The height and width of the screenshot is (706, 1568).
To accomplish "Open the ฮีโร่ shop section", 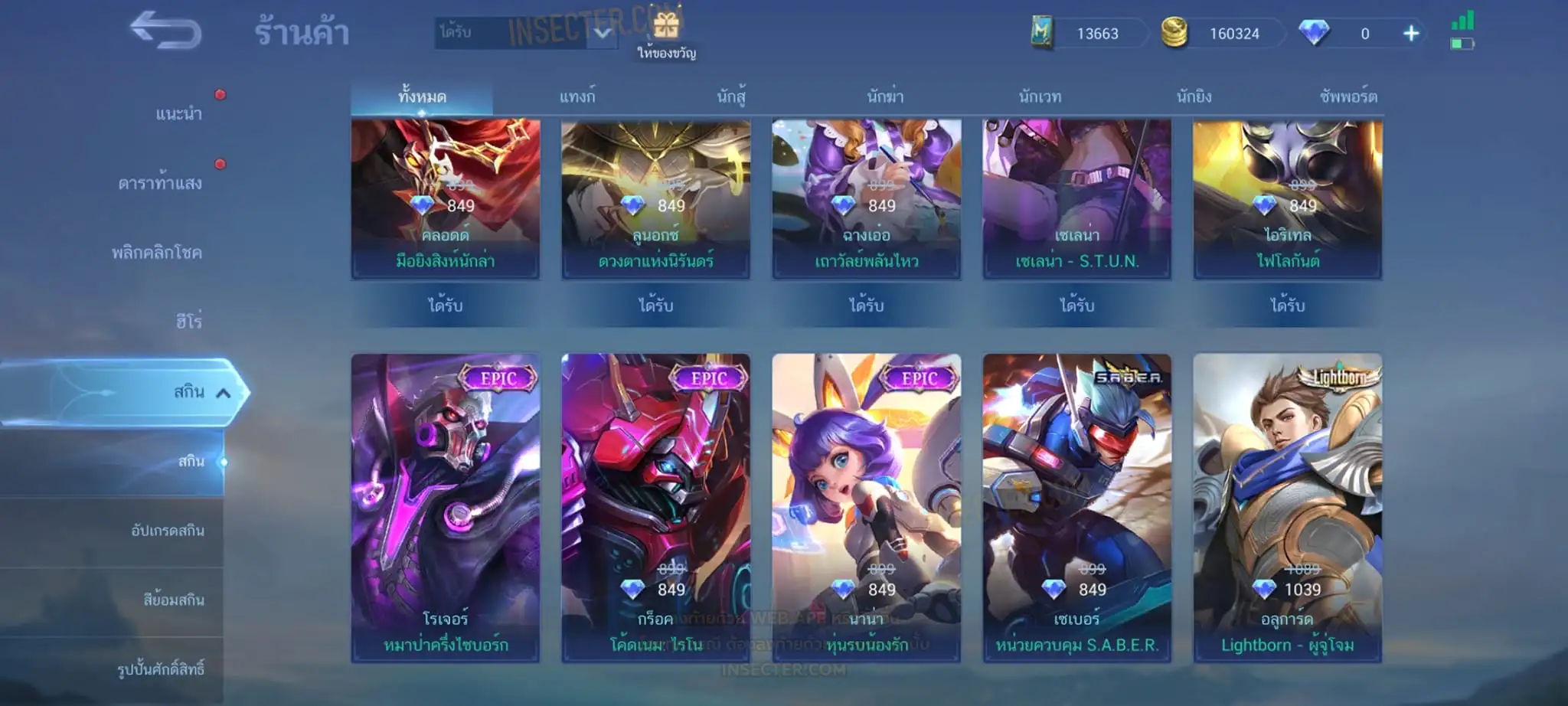I will [x=188, y=322].
